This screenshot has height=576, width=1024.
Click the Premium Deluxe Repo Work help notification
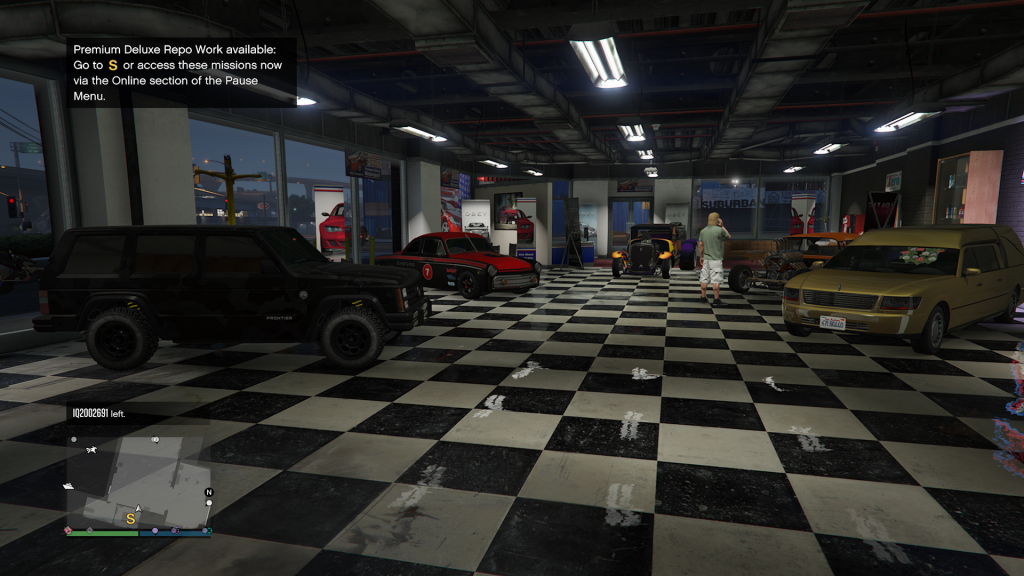pos(182,72)
